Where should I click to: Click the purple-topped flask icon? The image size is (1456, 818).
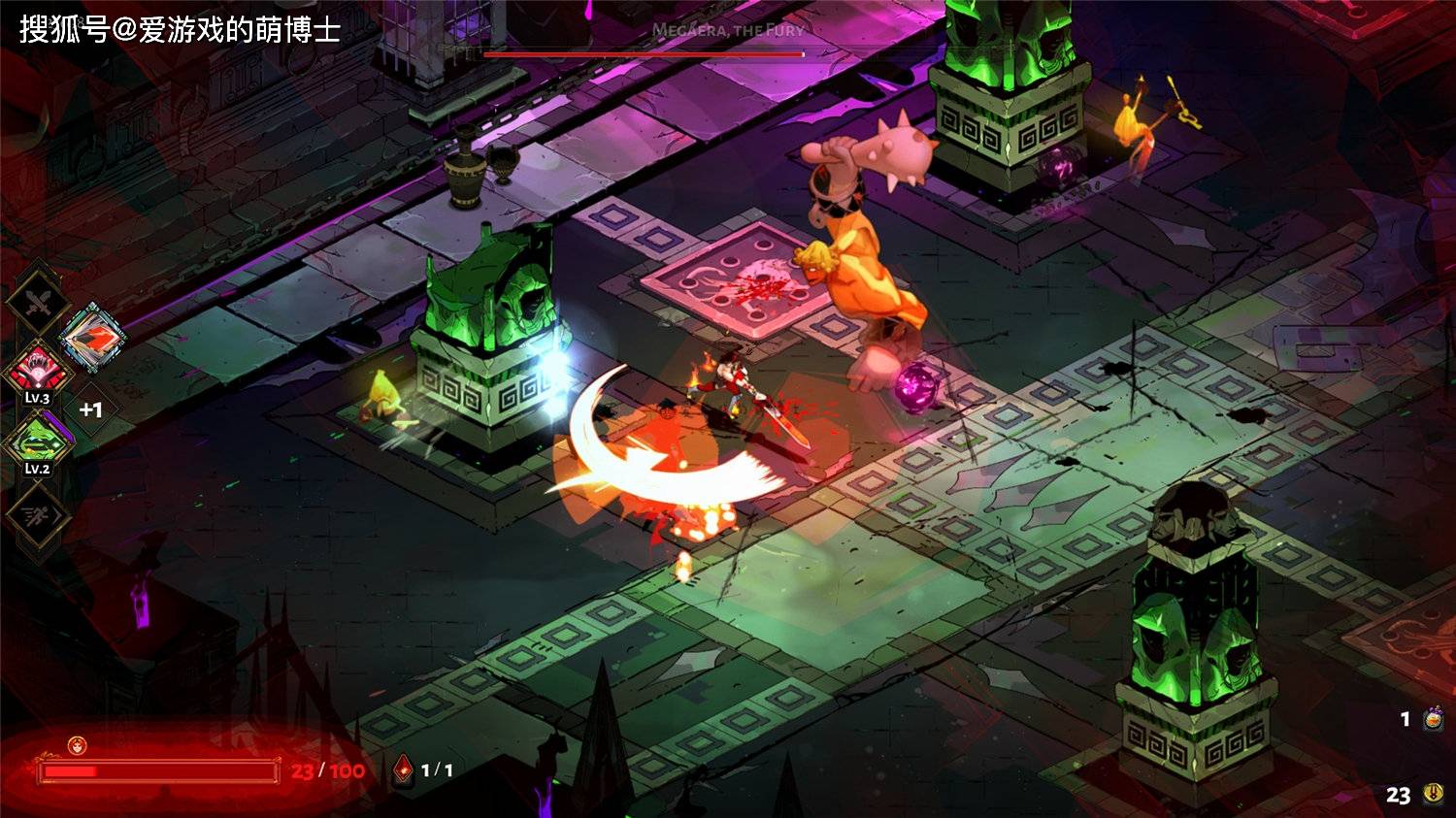coord(1433,719)
